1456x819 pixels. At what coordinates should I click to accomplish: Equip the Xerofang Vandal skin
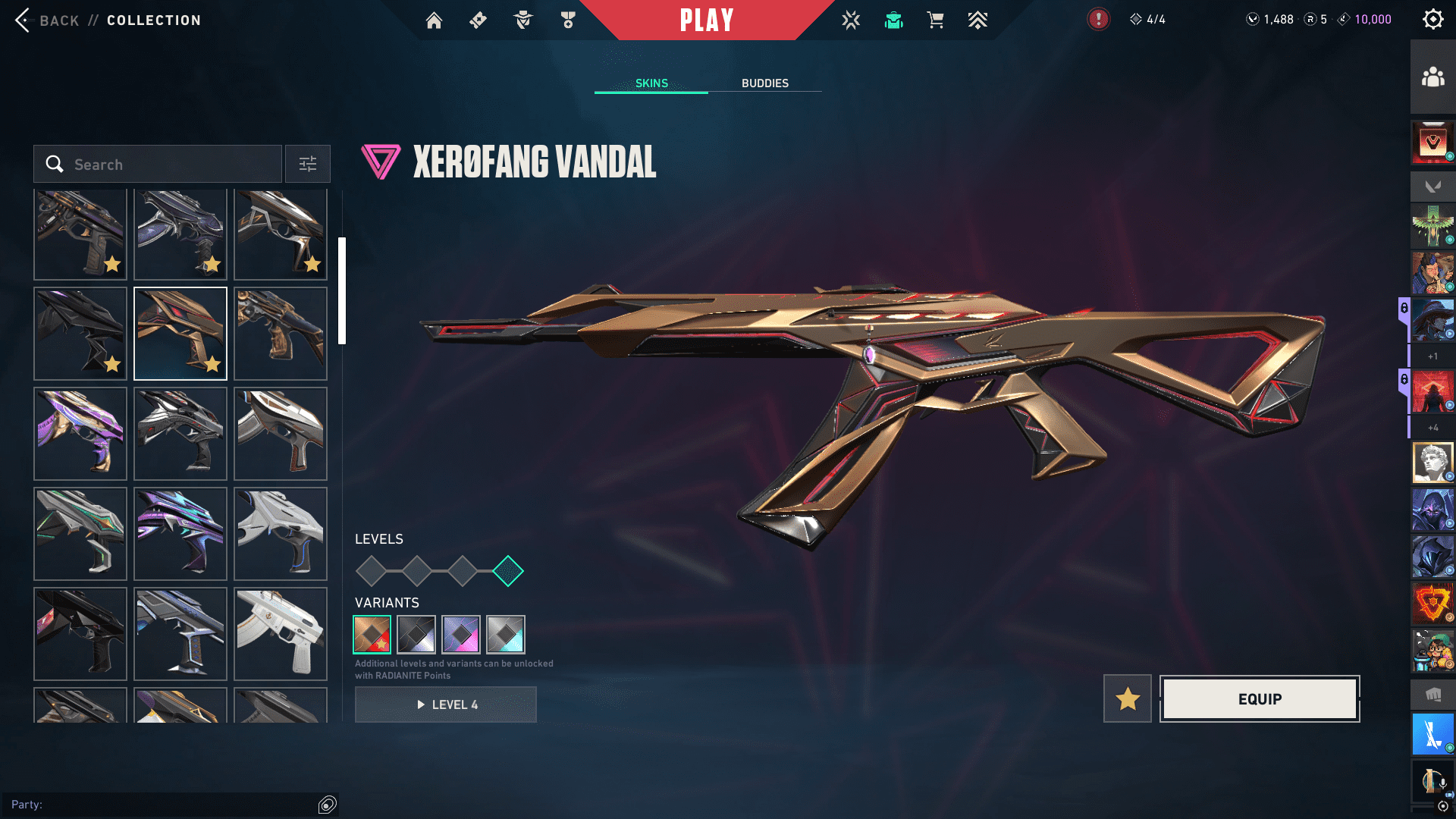(x=1260, y=699)
